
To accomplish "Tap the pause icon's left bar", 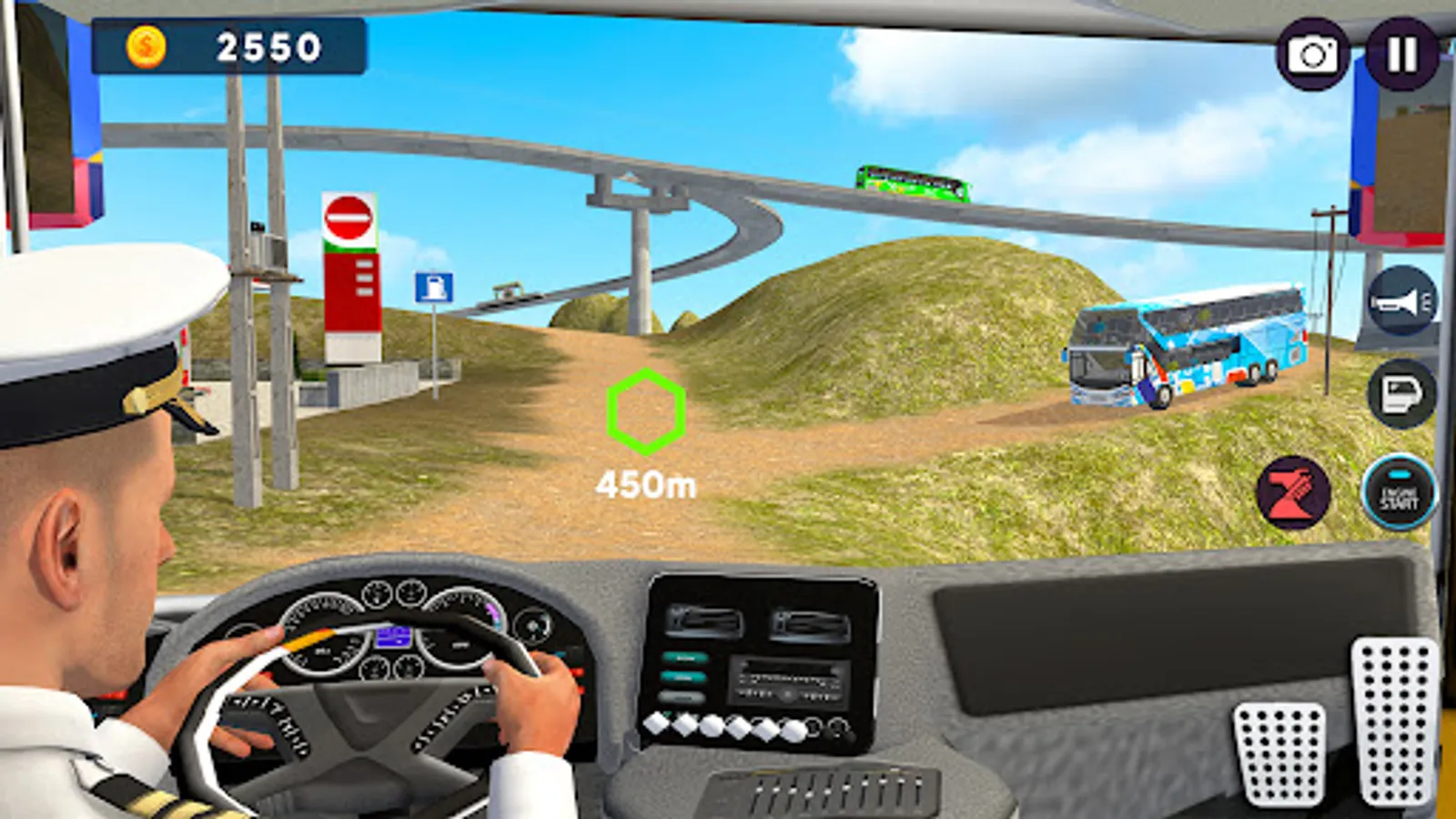I will pos(1393,55).
